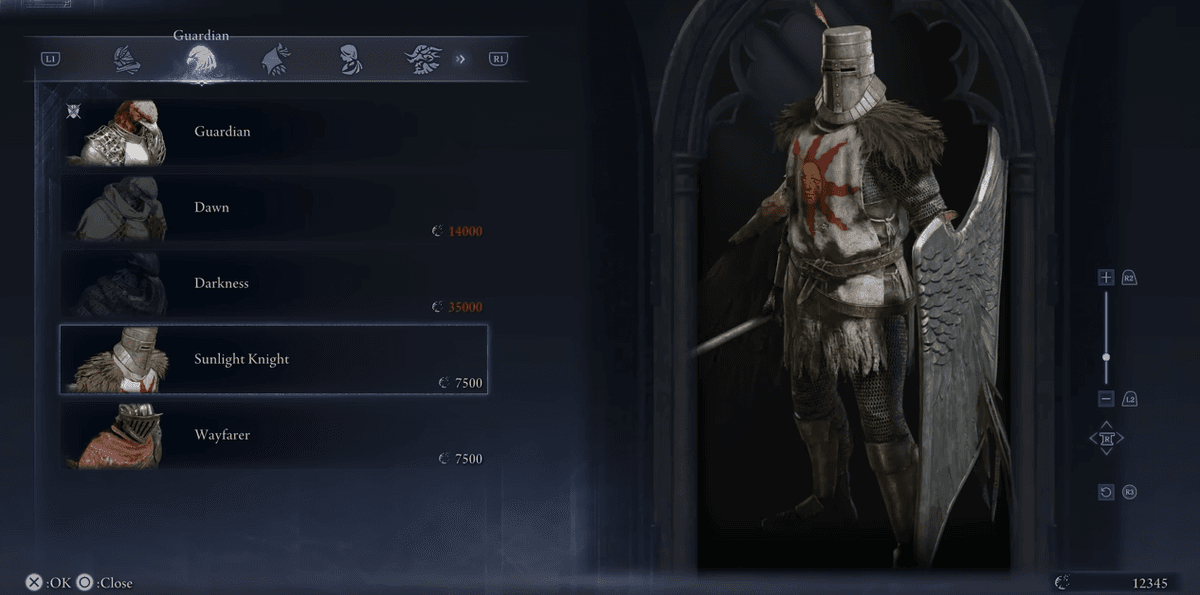The image size is (1200, 595).
Task: Open the Guardian eagle head tab
Action: pyautogui.click(x=200, y=60)
